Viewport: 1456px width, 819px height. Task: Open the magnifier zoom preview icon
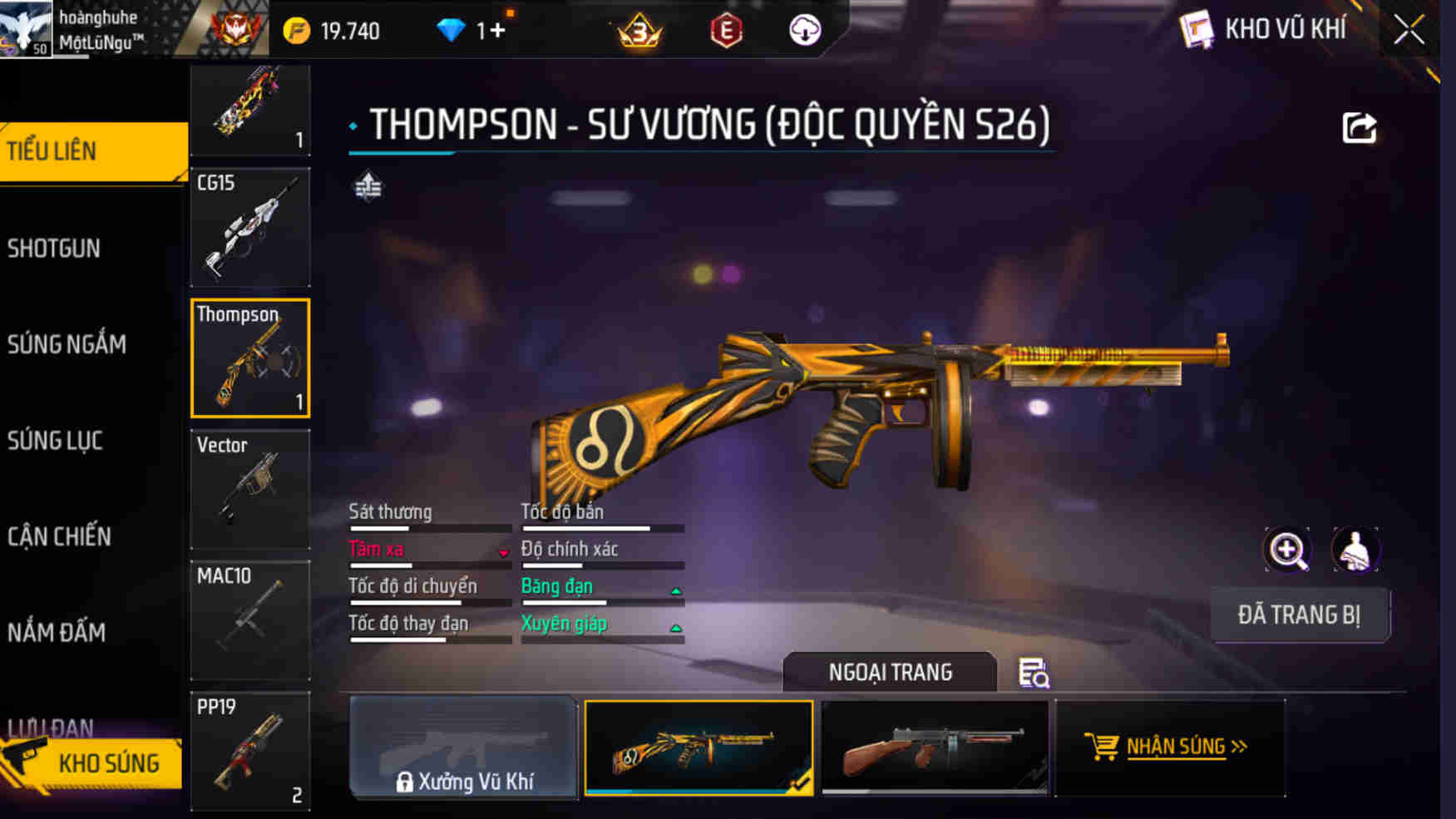tap(1287, 550)
